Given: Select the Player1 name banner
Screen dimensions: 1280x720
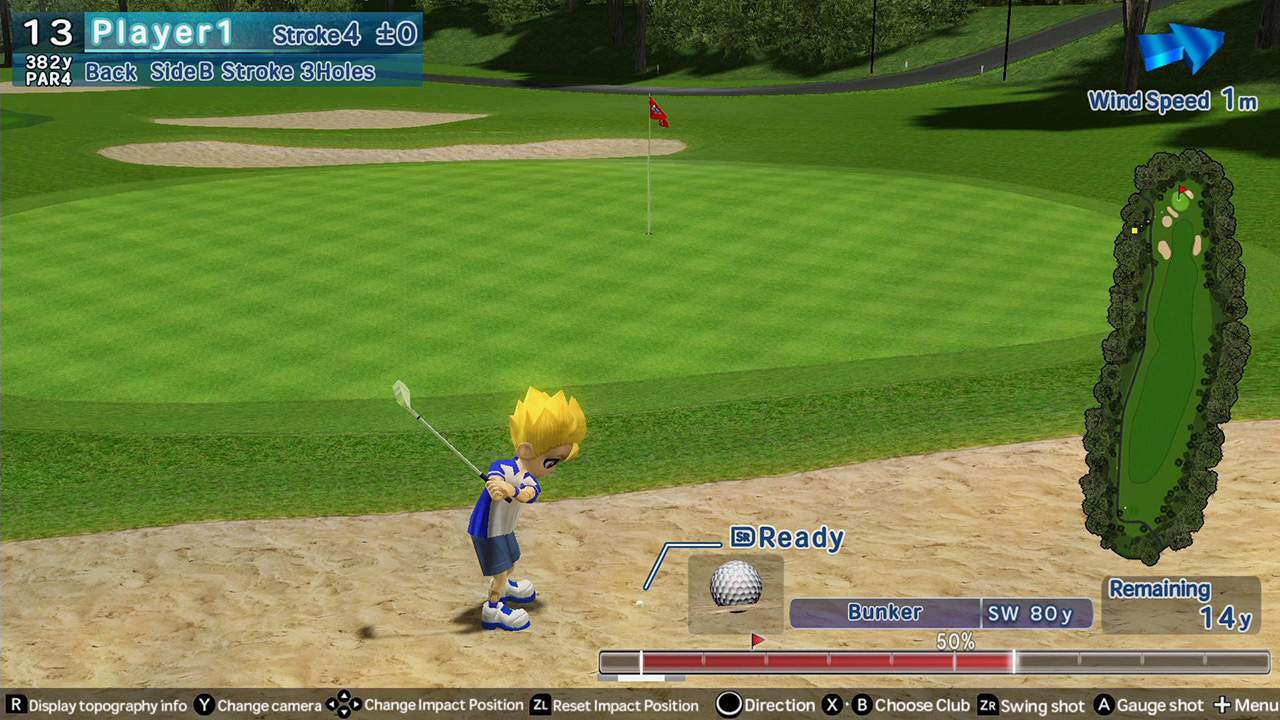Looking at the screenshot, I should [x=163, y=32].
